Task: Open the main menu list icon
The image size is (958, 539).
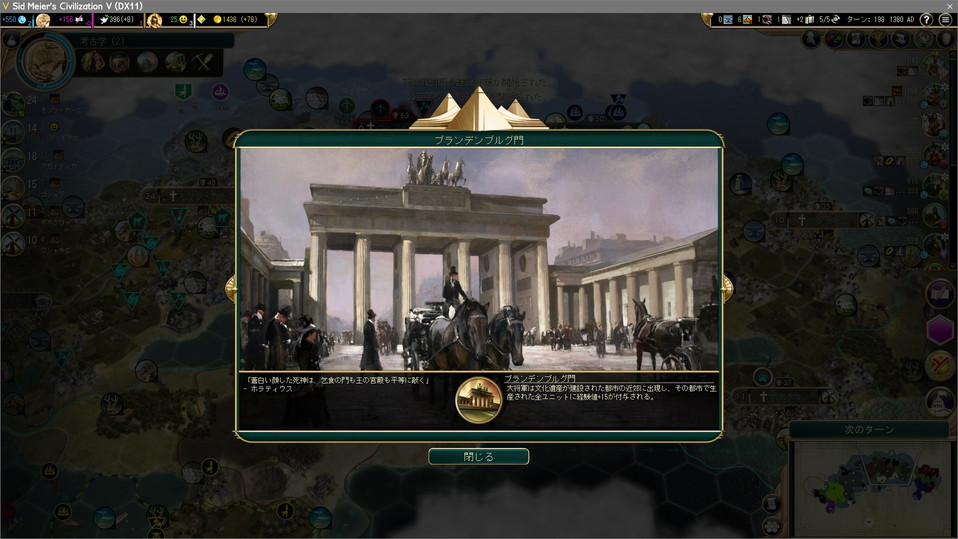Action: click(x=945, y=19)
